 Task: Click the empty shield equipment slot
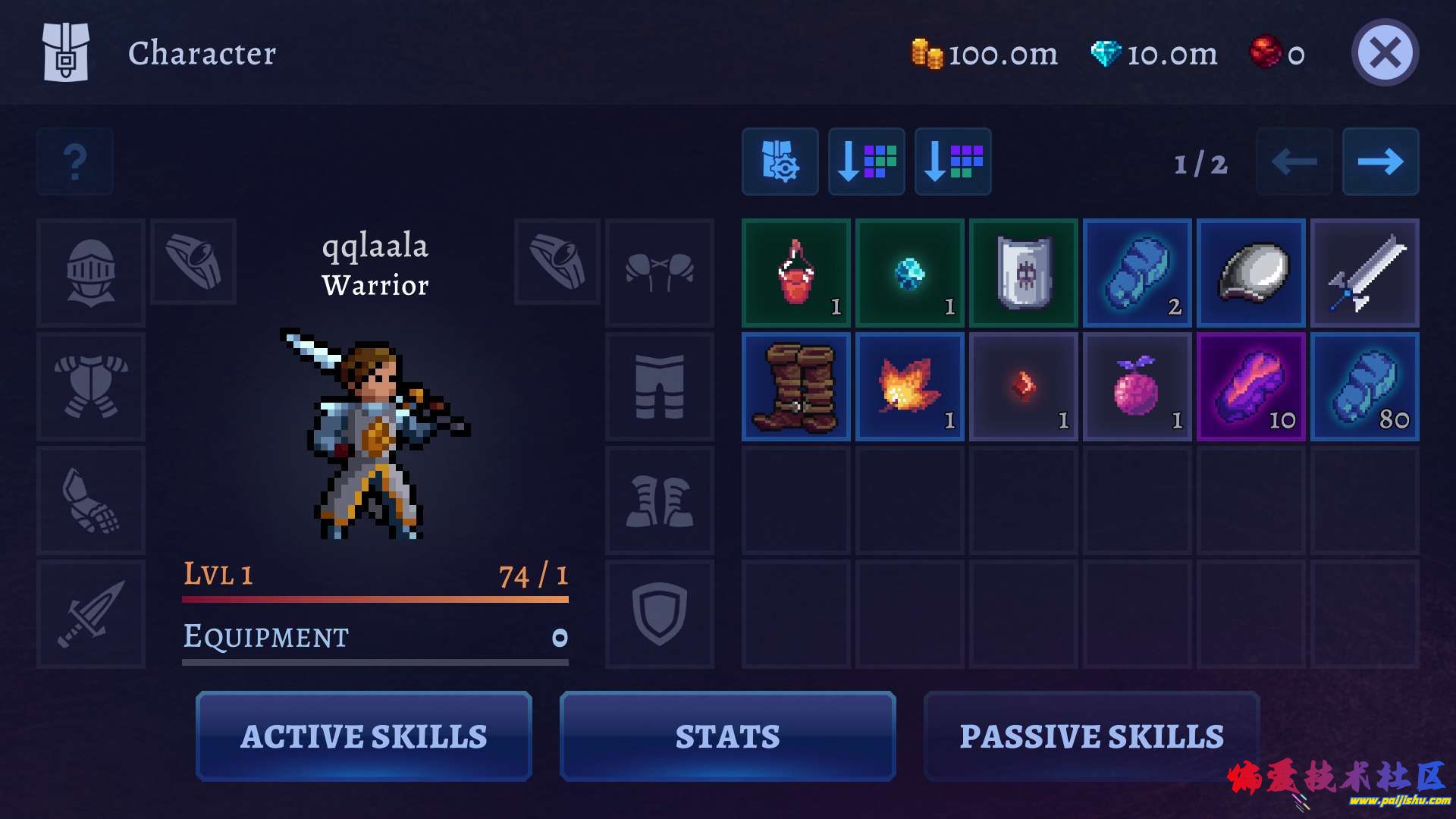[660, 614]
